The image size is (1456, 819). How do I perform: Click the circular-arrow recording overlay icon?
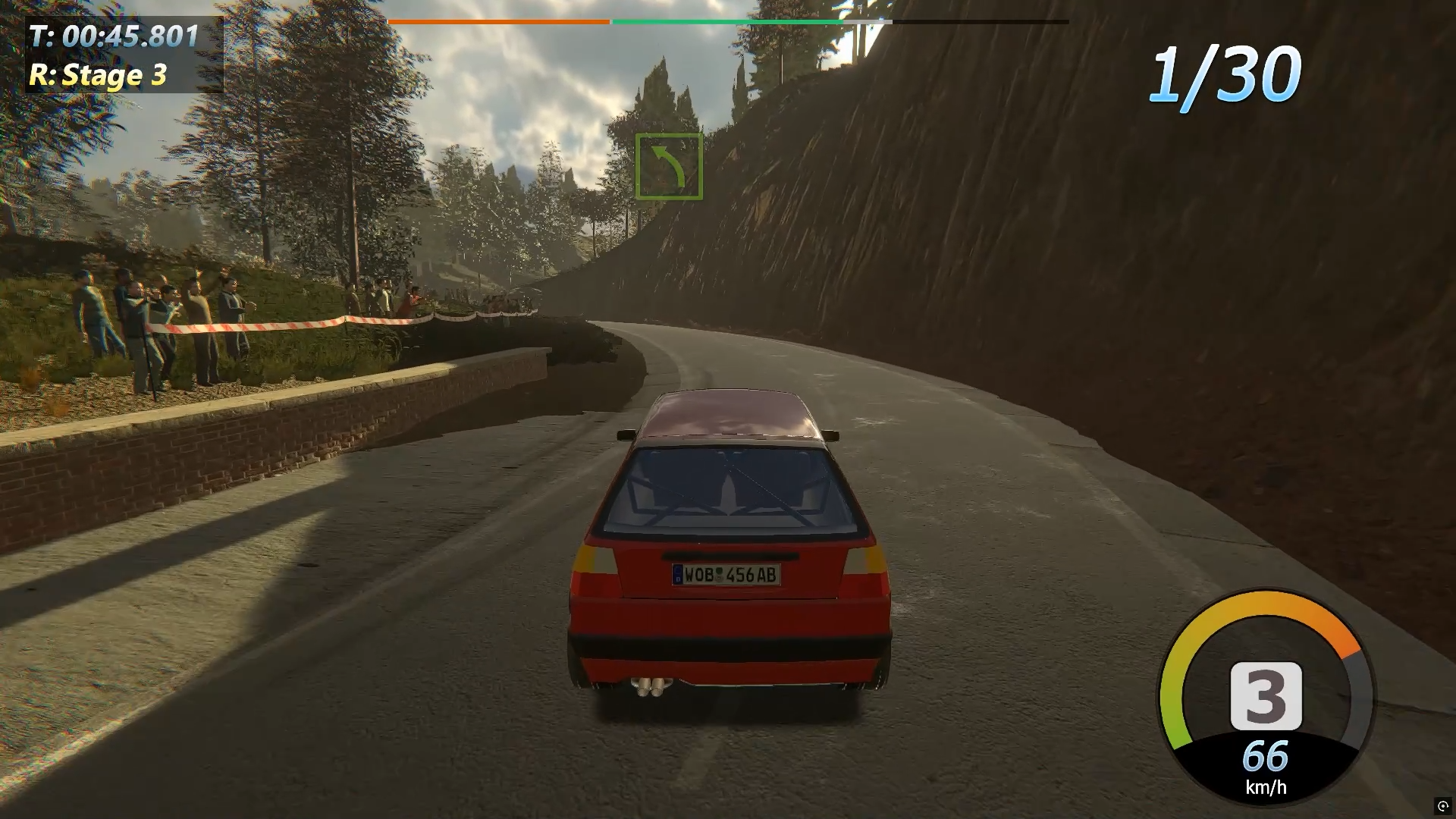click(1442, 805)
